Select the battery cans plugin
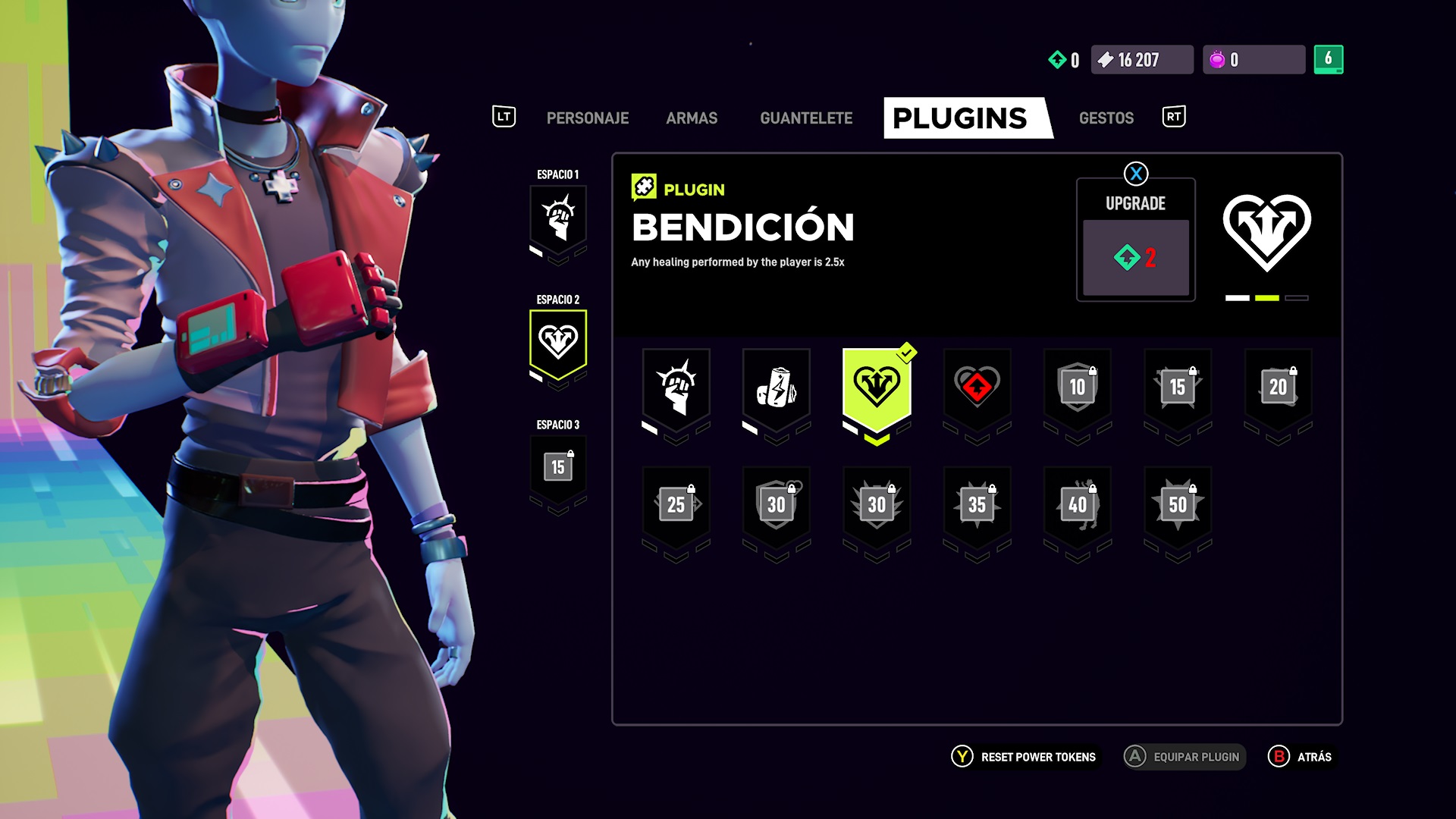The height and width of the screenshot is (819, 1456). point(776,388)
